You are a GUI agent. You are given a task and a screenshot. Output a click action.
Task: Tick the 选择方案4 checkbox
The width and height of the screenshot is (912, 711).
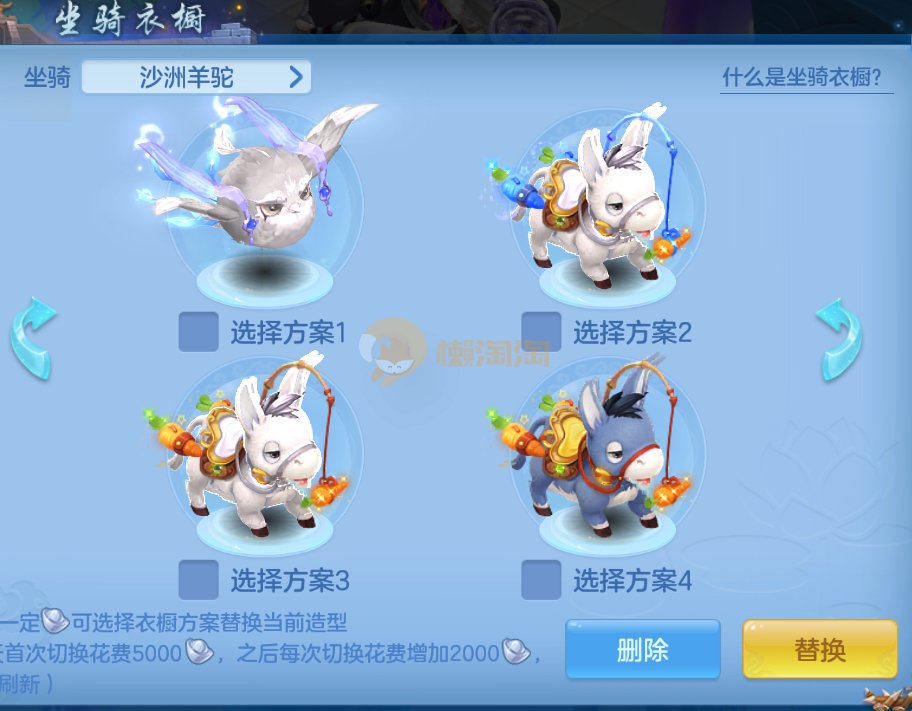[x=541, y=579]
